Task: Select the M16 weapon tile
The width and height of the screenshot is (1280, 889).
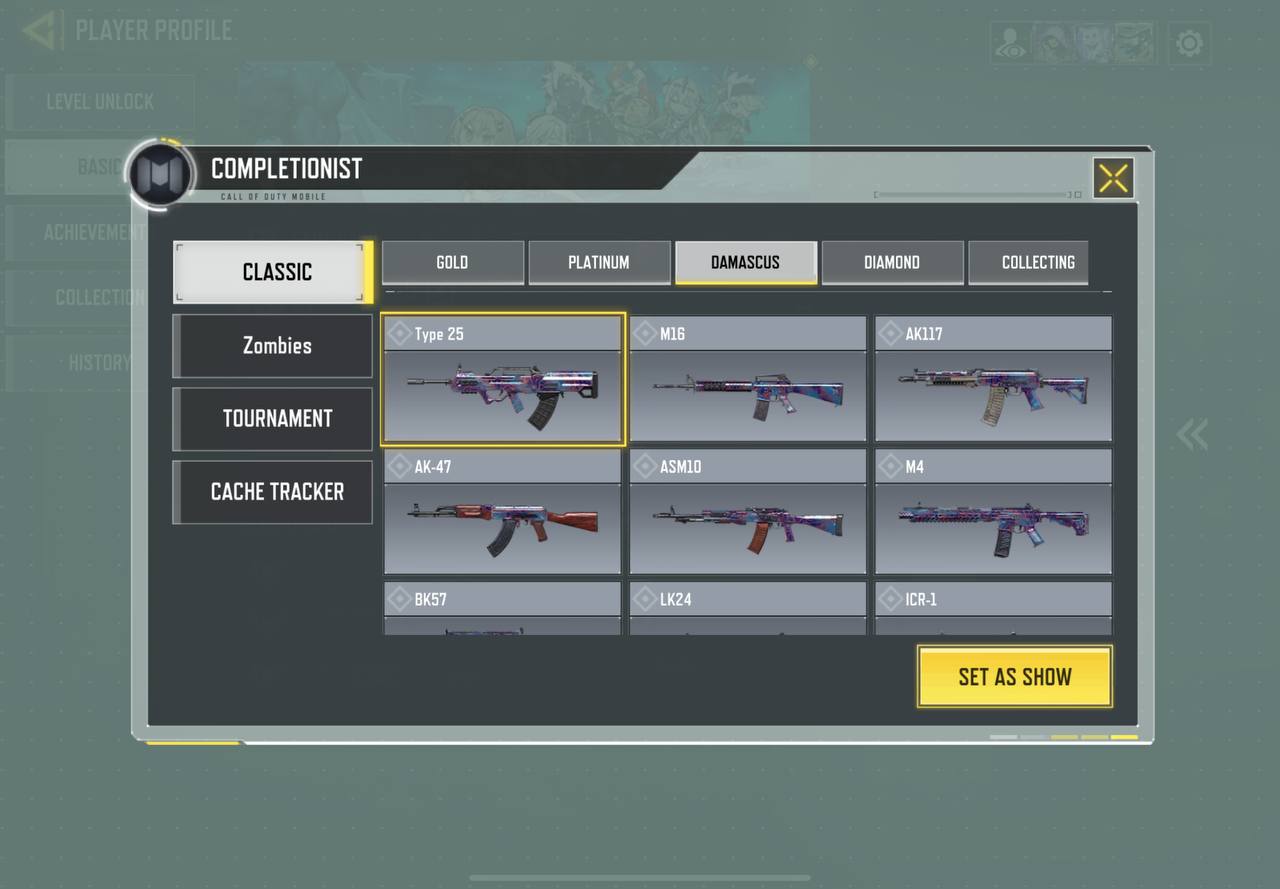Action: click(748, 380)
